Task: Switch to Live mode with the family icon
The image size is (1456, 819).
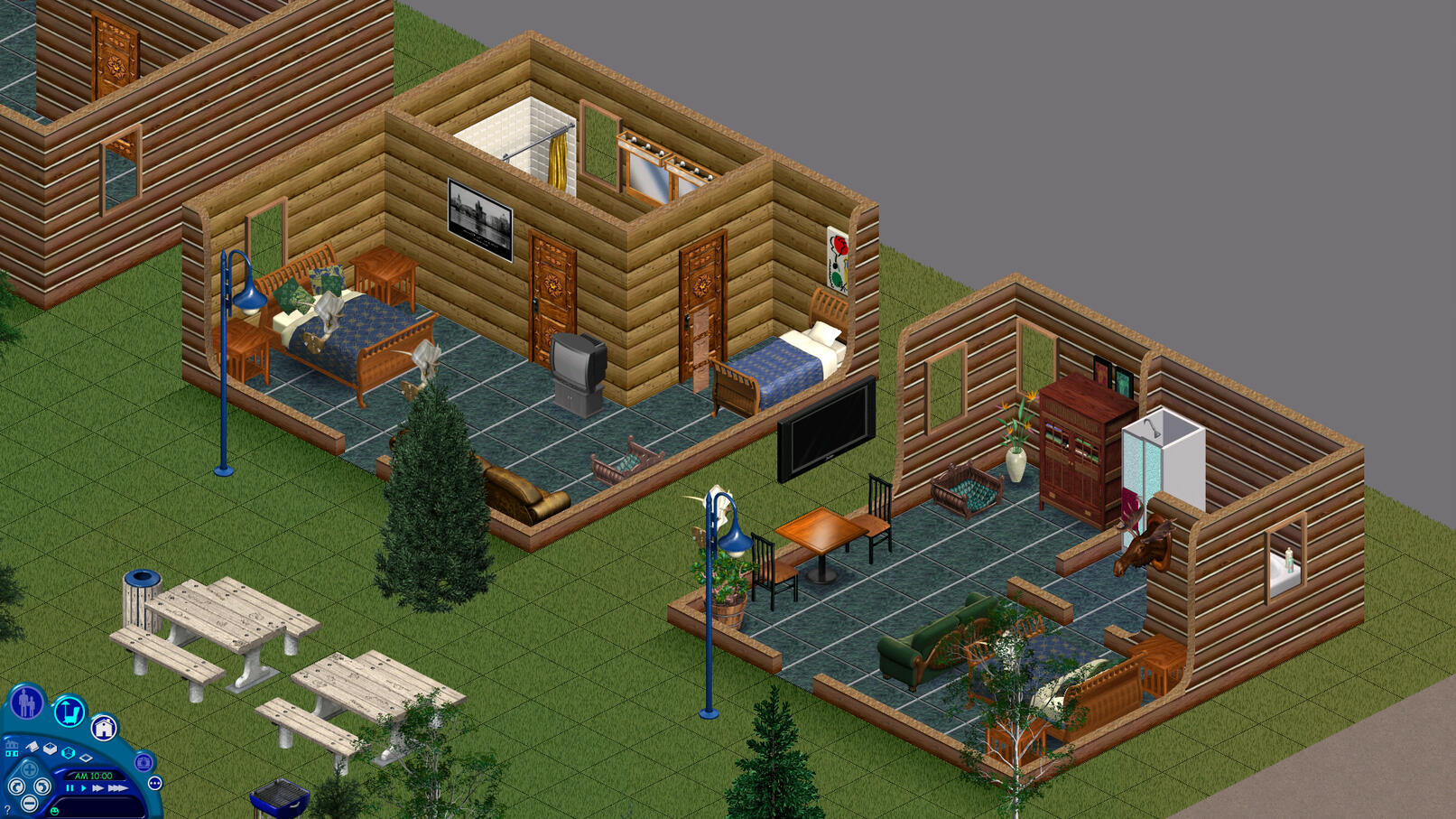Action: pyautogui.click(x=26, y=701)
